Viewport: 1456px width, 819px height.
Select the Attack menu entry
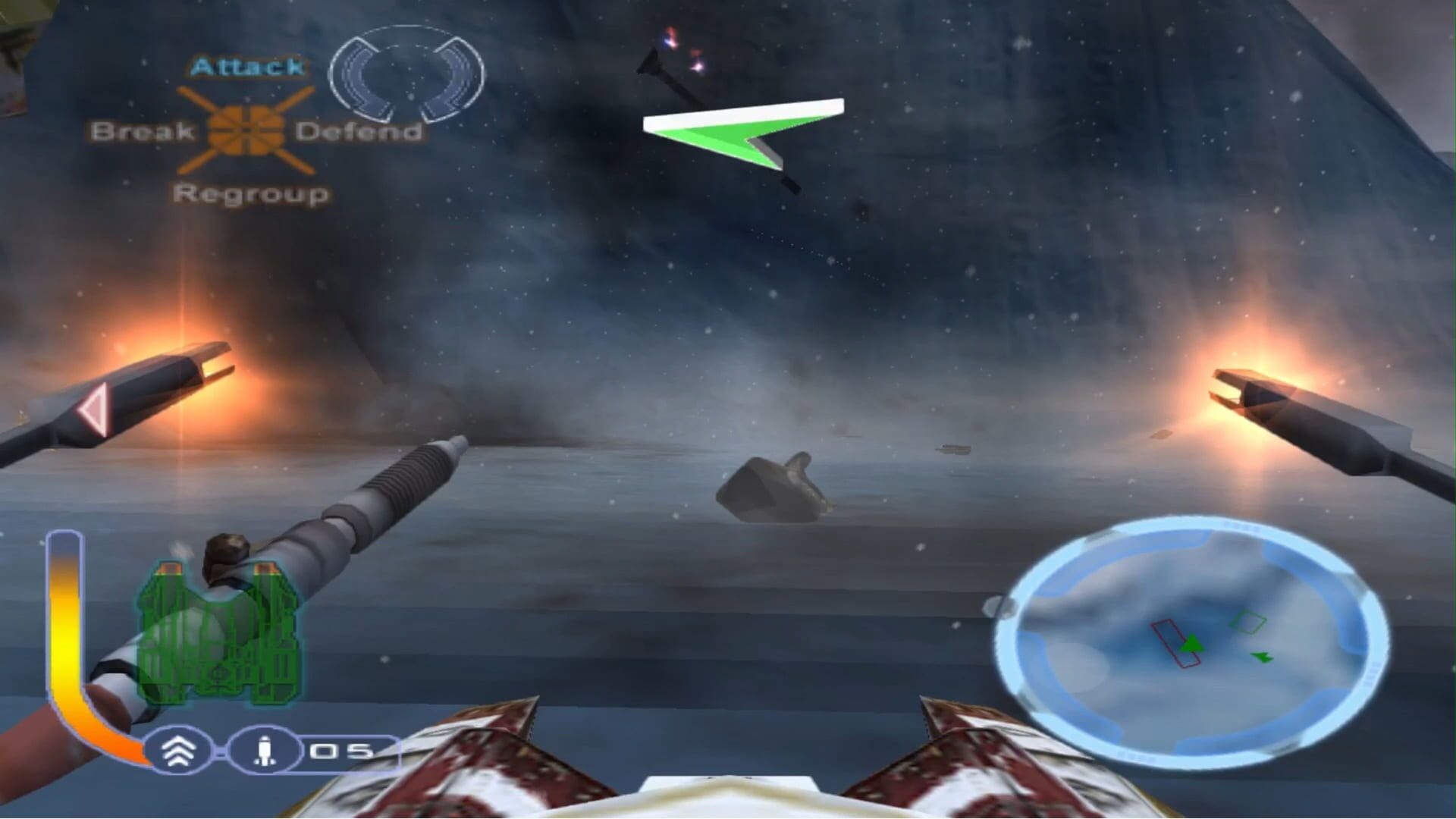(x=248, y=67)
